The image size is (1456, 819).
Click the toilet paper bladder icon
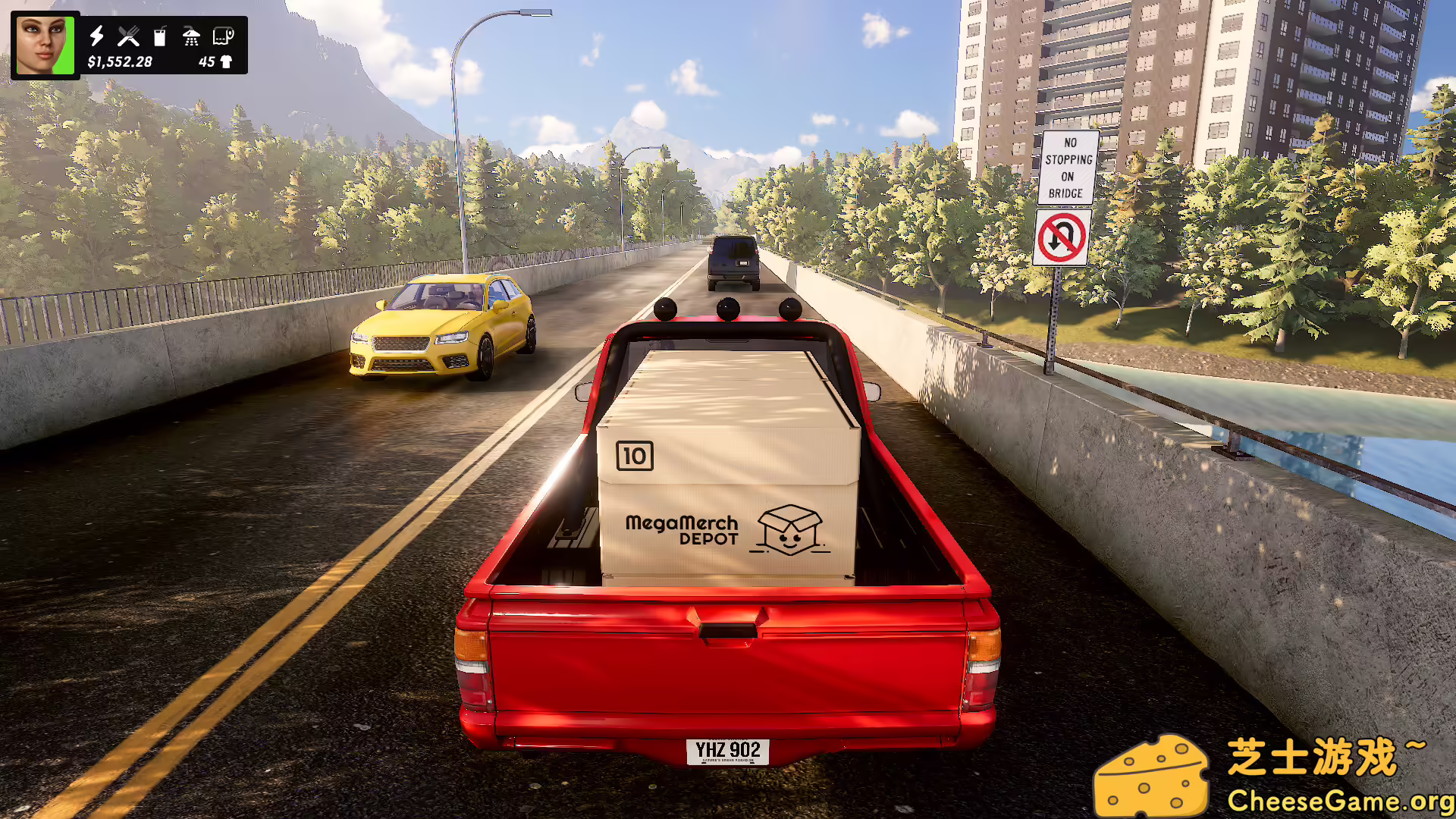click(x=224, y=34)
